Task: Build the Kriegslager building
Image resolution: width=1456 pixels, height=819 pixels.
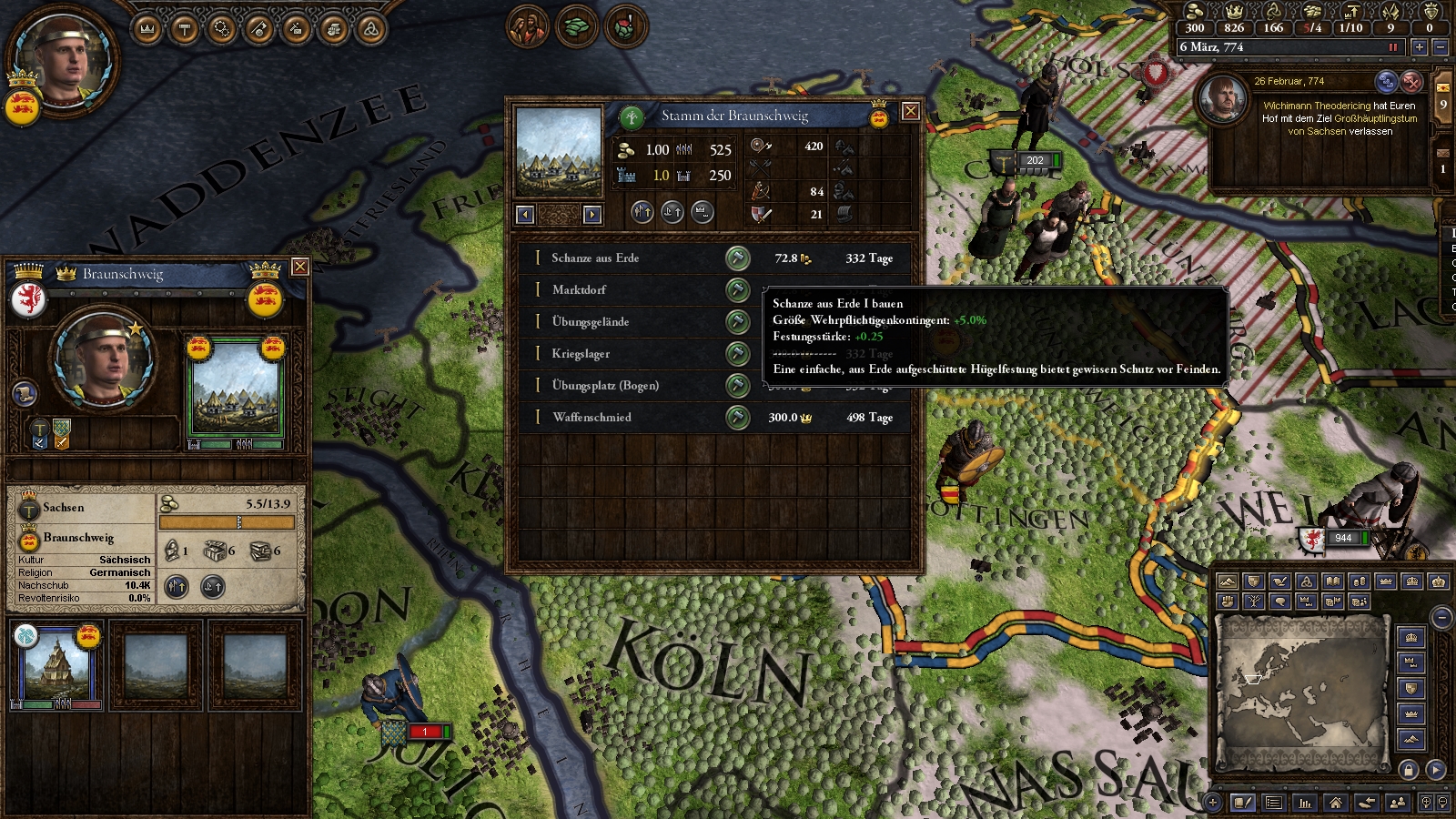Action: coord(737,354)
